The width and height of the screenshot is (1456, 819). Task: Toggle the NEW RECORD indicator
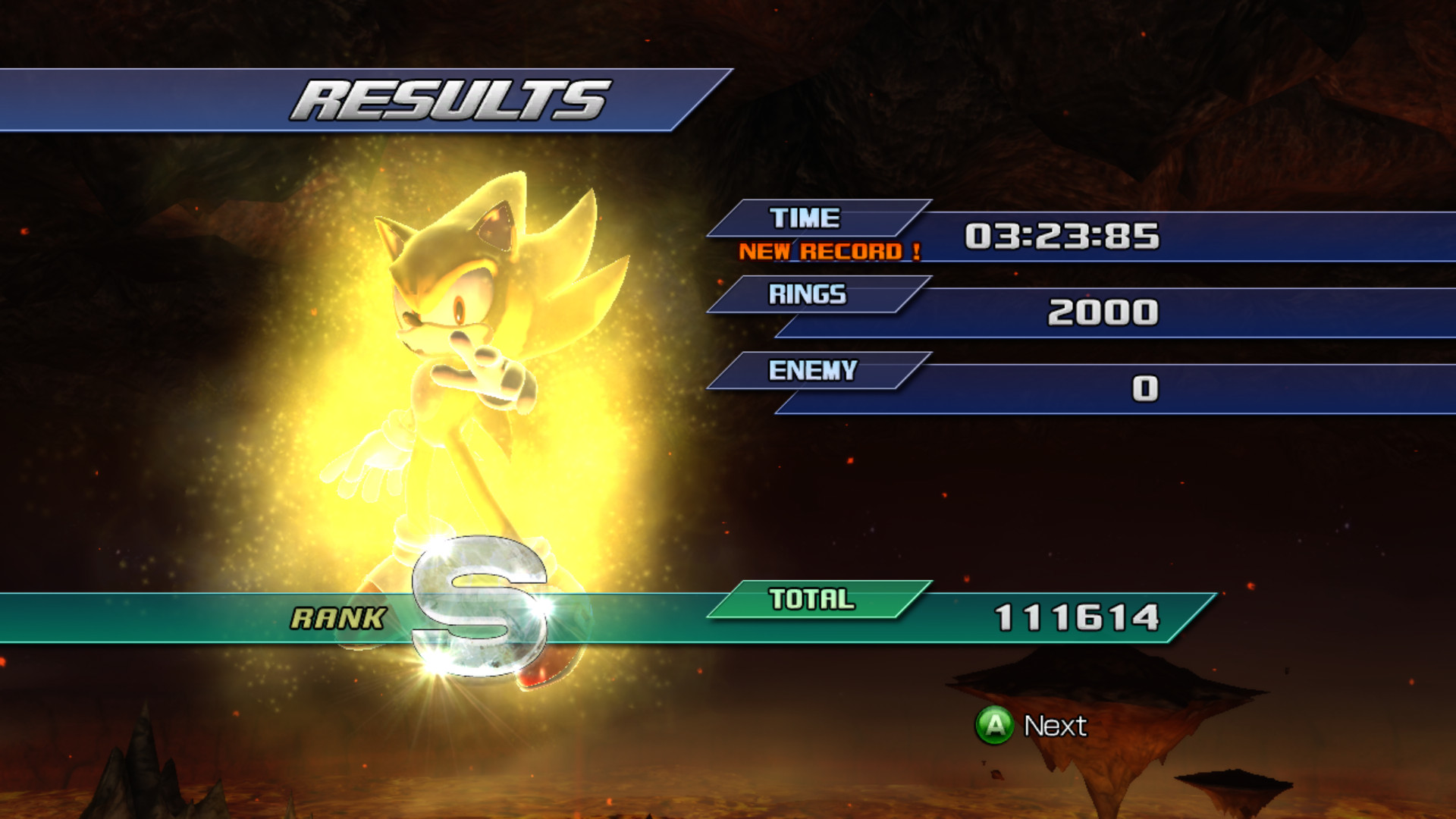pyautogui.click(x=830, y=252)
